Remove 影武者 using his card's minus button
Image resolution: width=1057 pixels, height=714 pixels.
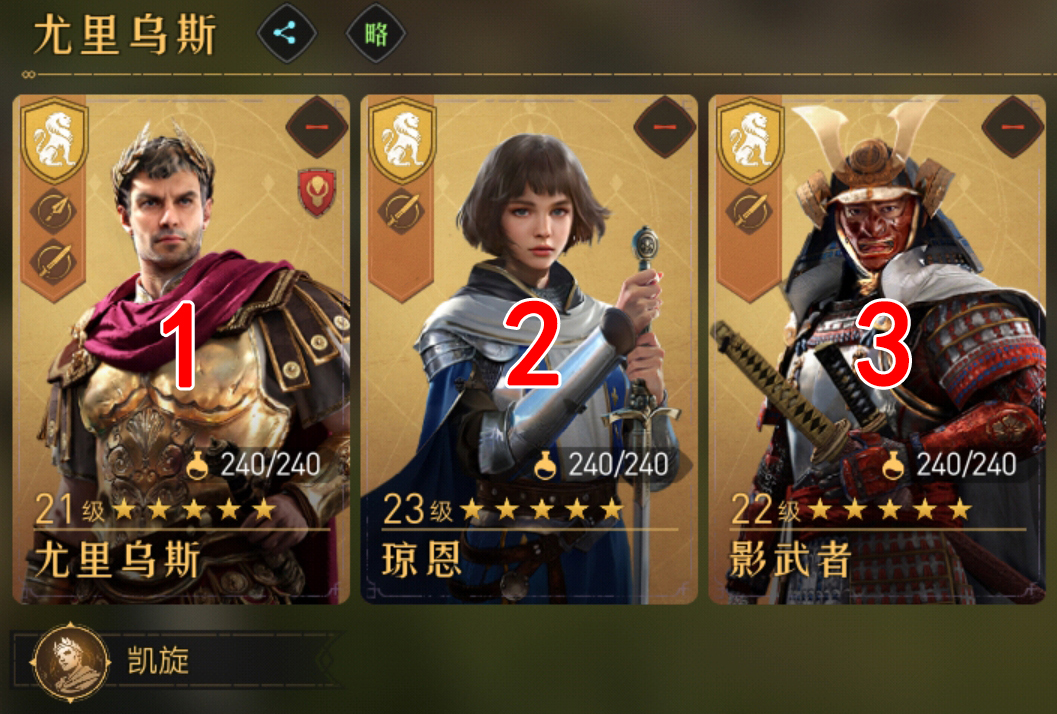click(x=1012, y=126)
